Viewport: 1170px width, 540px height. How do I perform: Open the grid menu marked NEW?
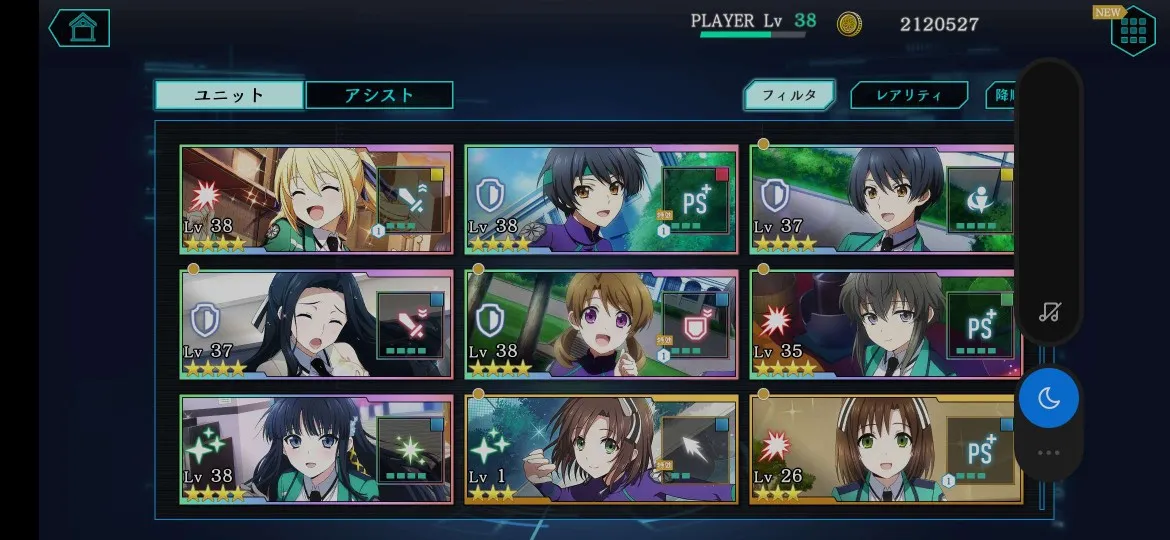click(x=1132, y=31)
